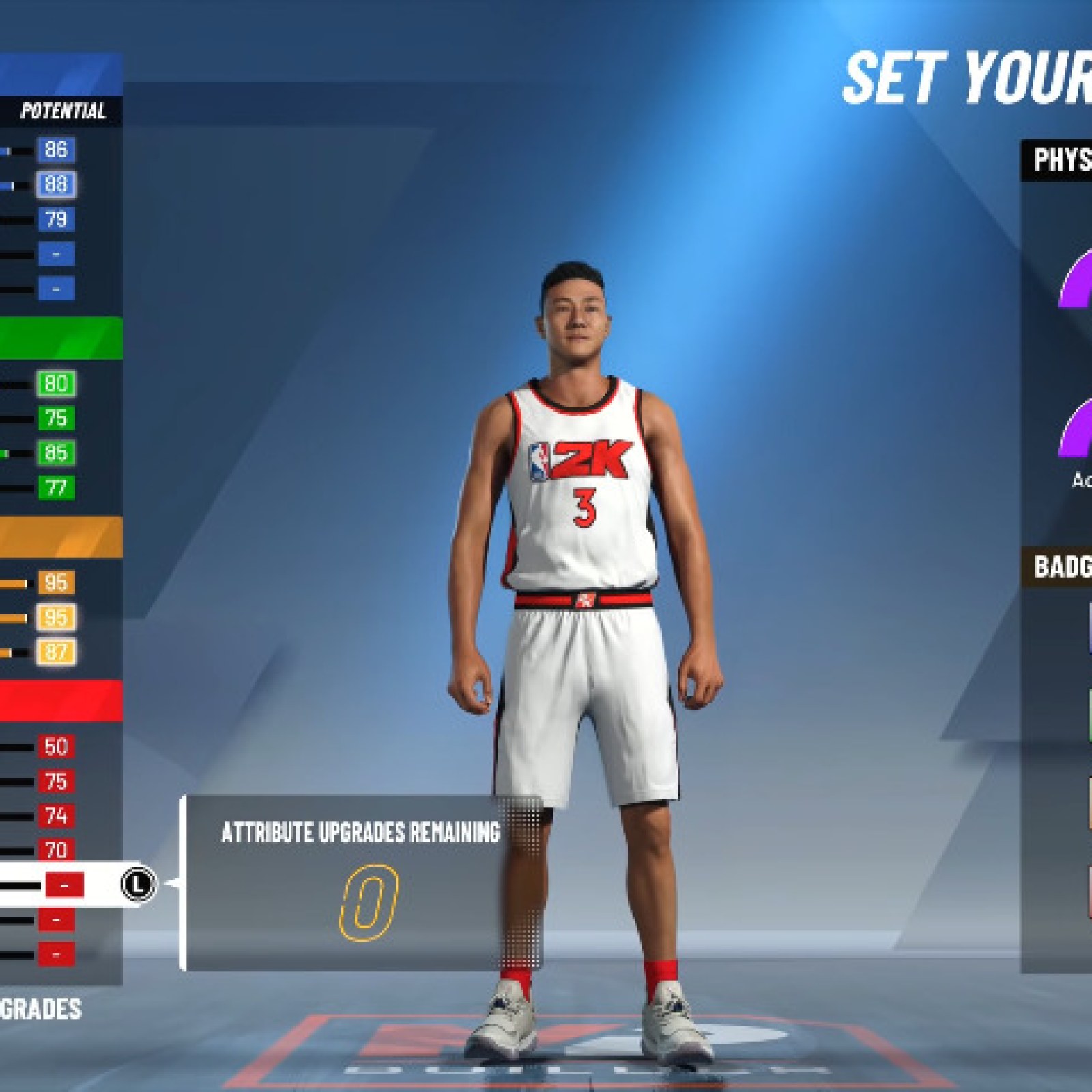Image resolution: width=1092 pixels, height=1092 pixels.
Task: Click the green attribute showing 77
Action: [x=55, y=488]
